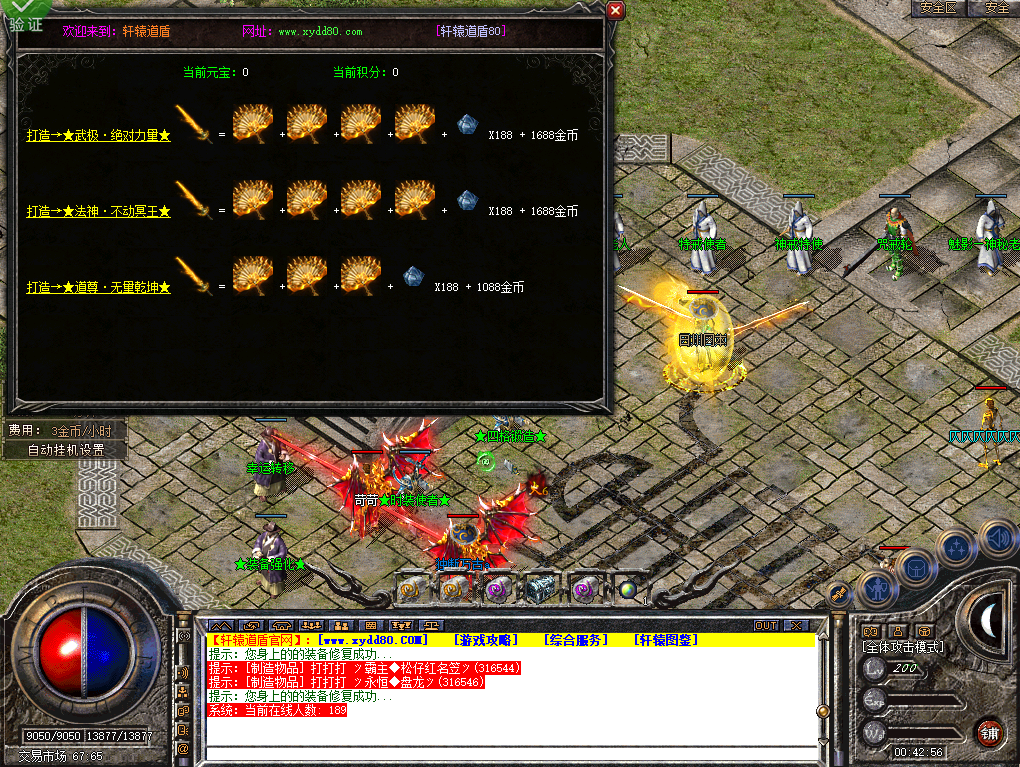The width and height of the screenshot is (1020, 767).
Task: Open the 轩辕图鉴 codex link
Action: [666, 640]
